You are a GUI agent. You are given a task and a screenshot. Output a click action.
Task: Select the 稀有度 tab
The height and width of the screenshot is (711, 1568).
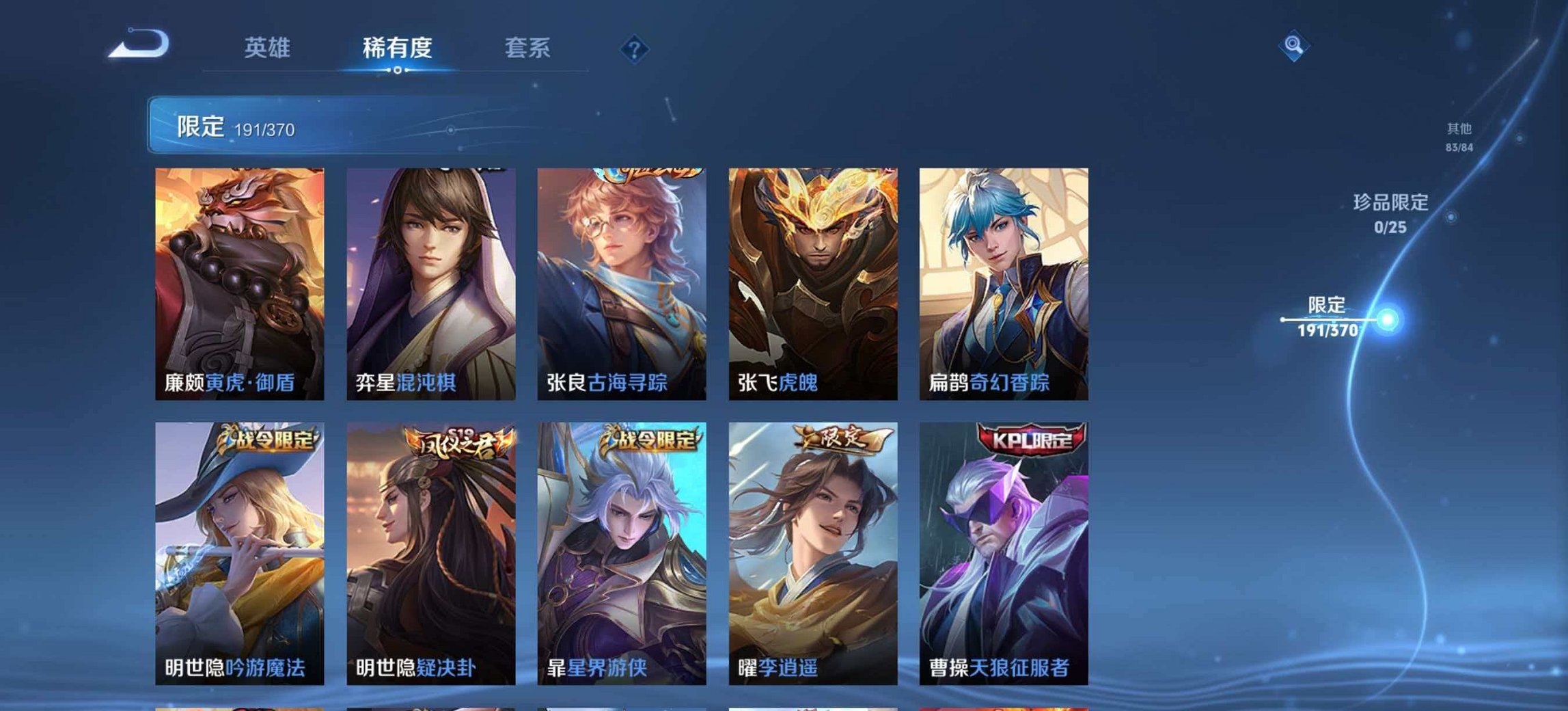pos(396,48)
